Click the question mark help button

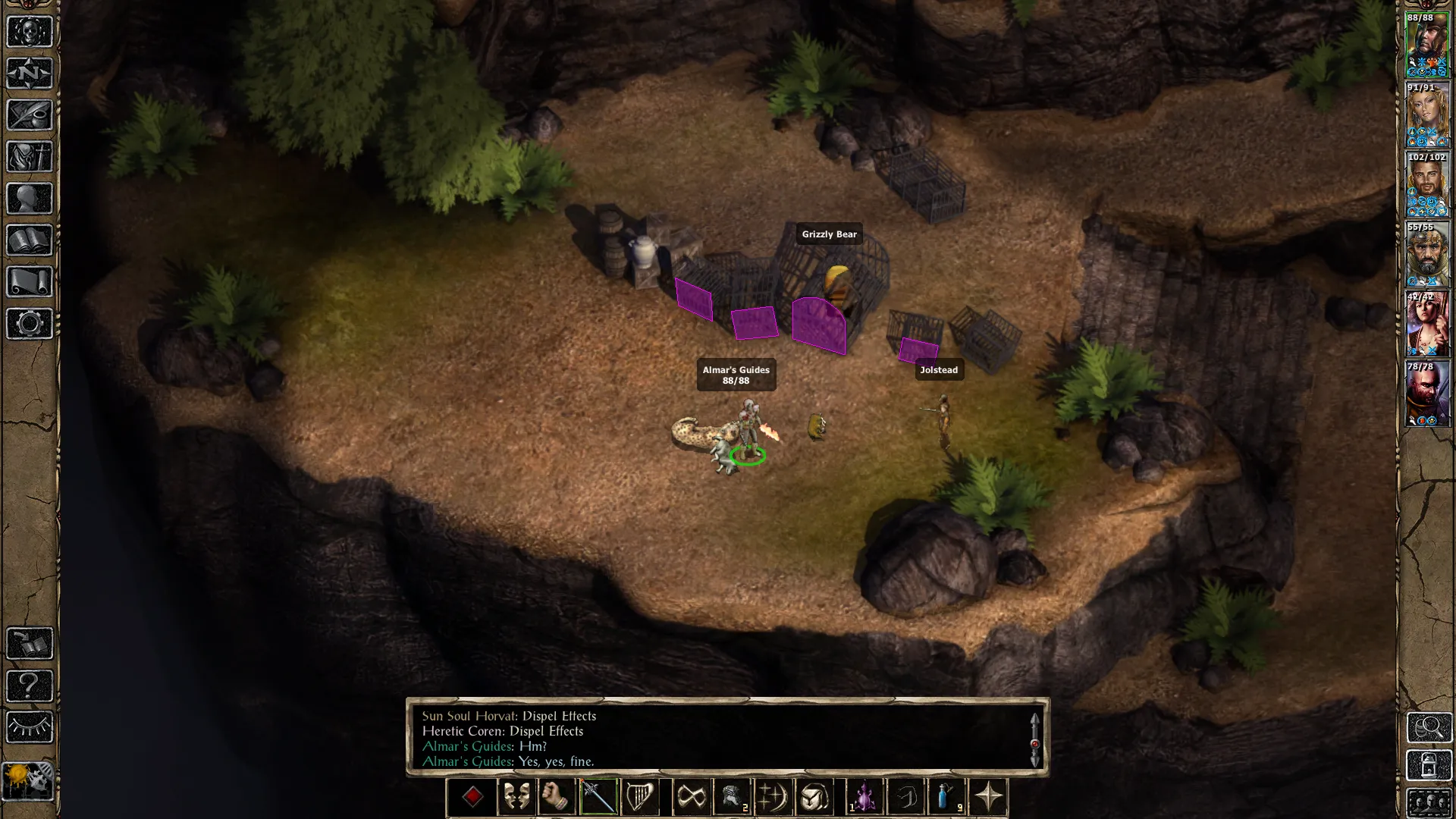(30, 686)
